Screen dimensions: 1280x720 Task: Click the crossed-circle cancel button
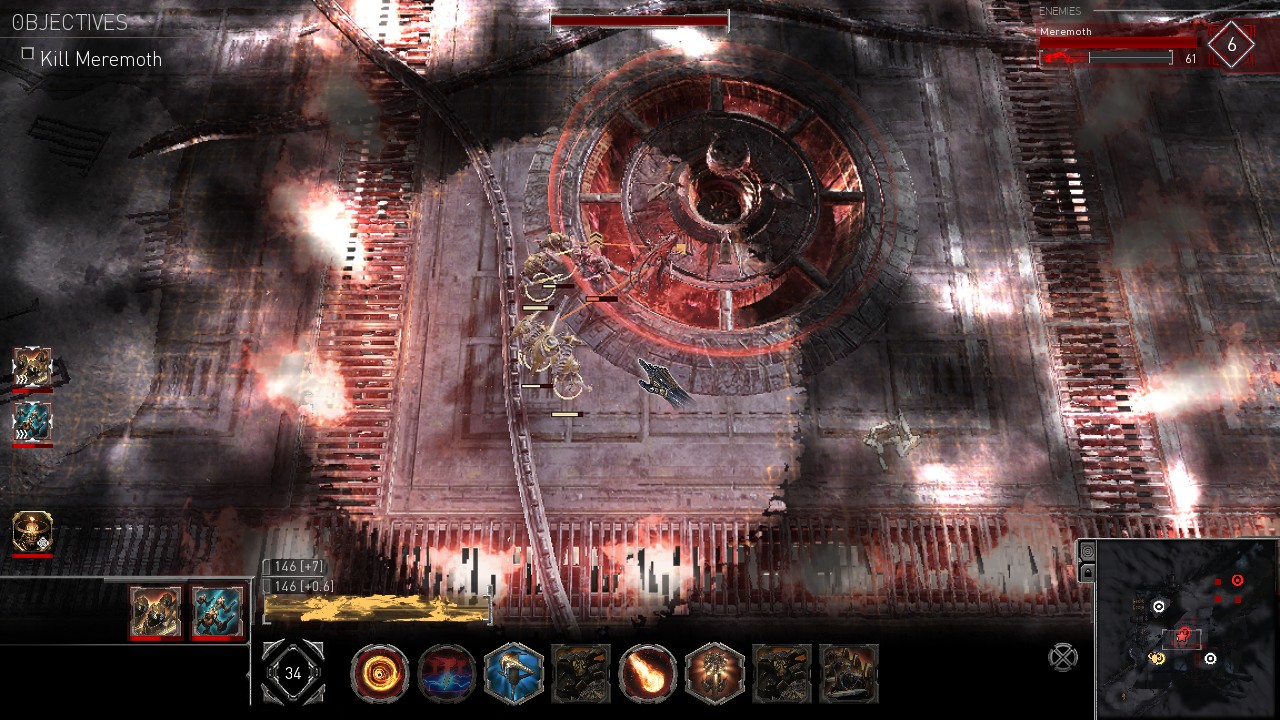click(x=1063, y=657)
